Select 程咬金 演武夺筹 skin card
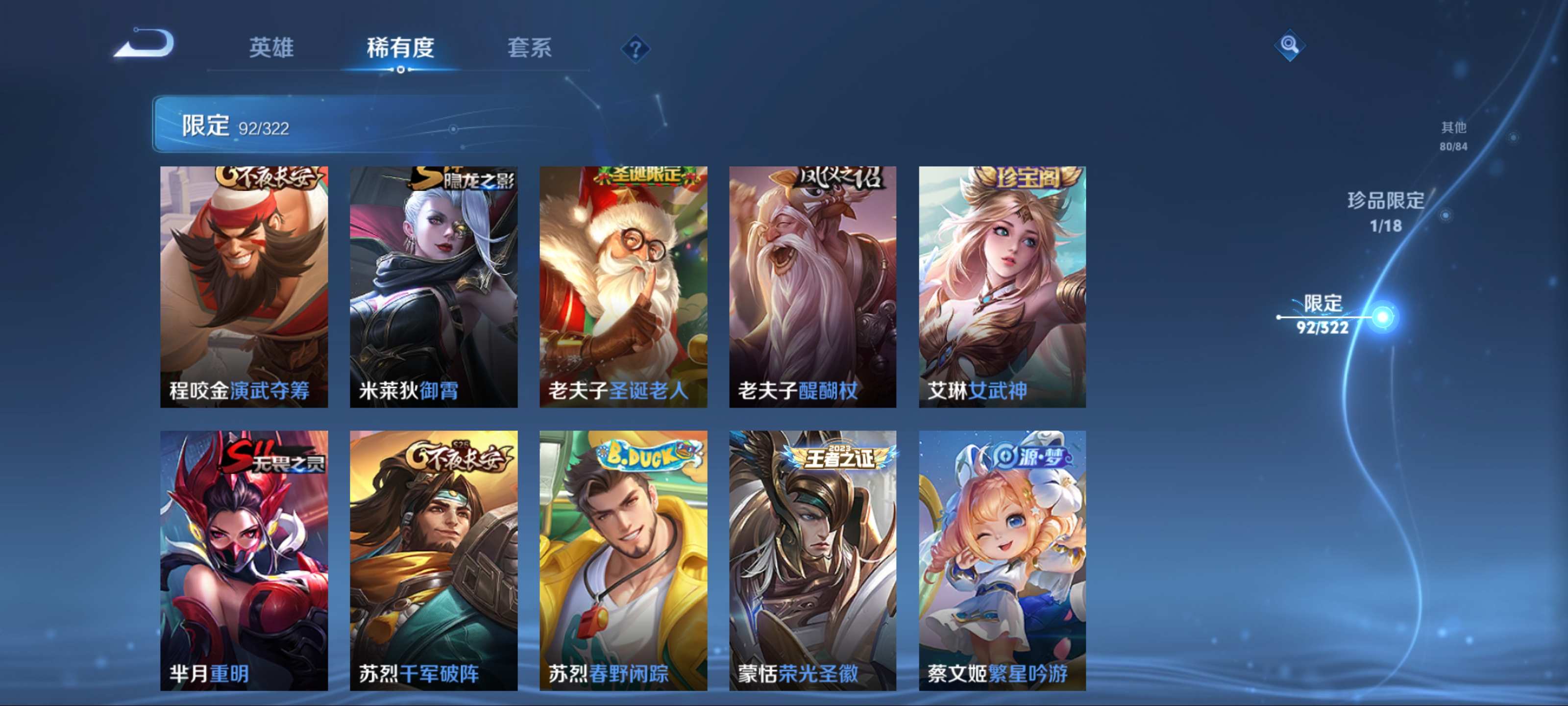1568x706 pixels. [x=244, y=286]
